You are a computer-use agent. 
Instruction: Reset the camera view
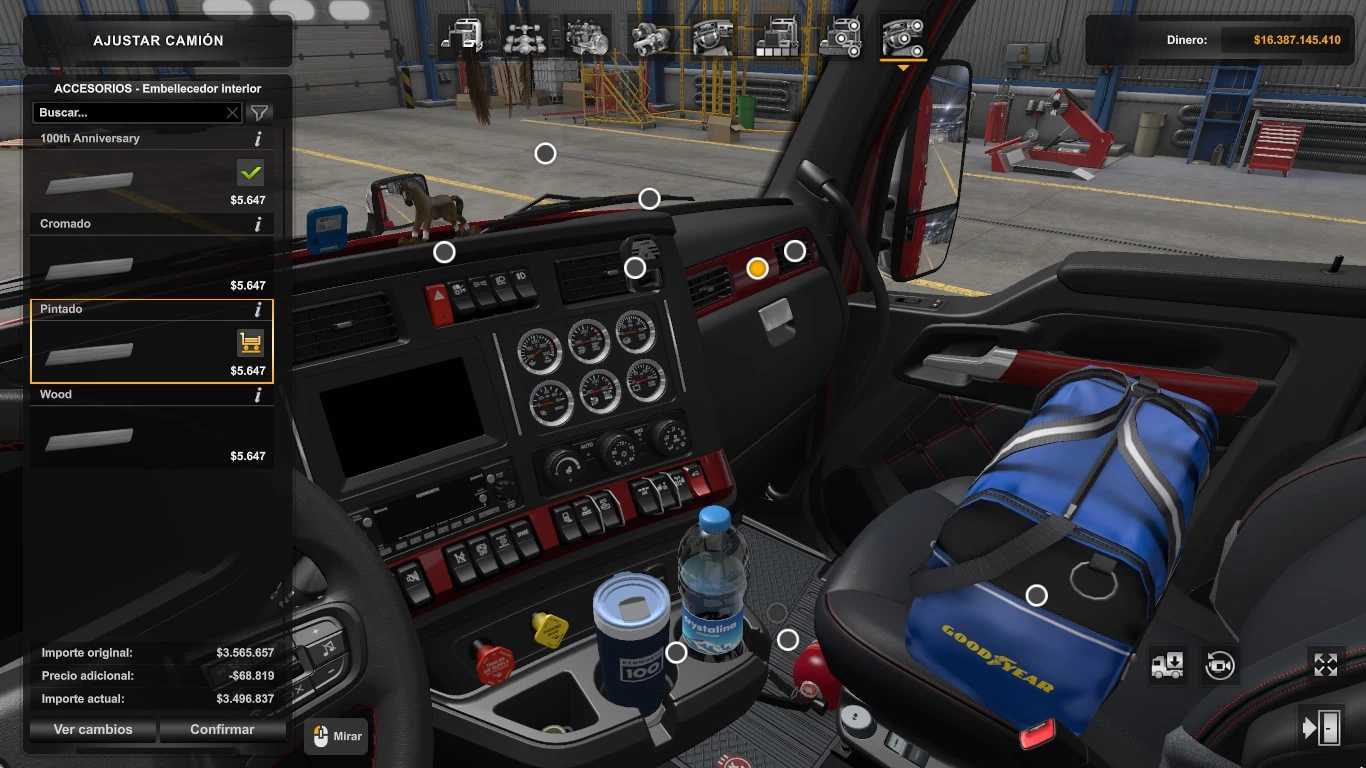click(x=1220, y=665)
